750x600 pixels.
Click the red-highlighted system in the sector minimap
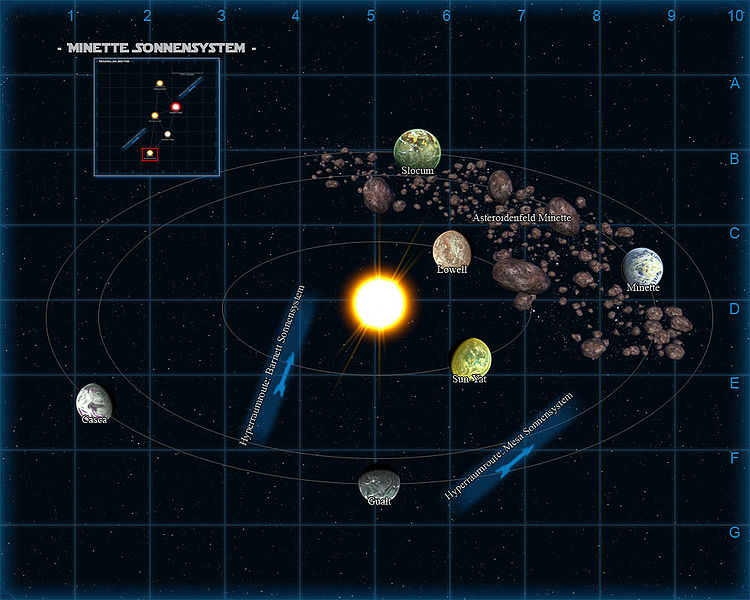(x=150, y=153)
